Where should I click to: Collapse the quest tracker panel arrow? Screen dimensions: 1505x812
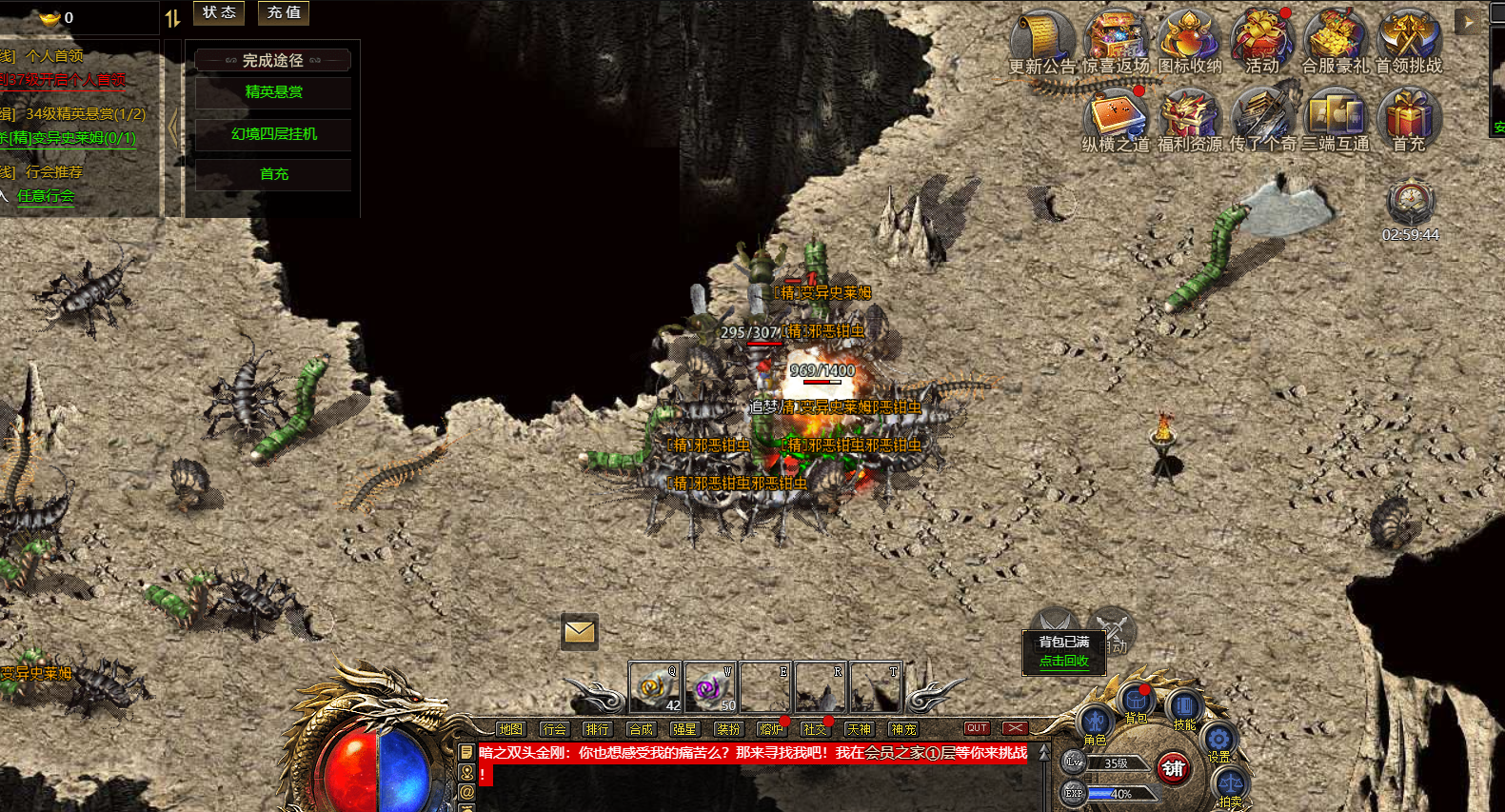pos(173,127)
